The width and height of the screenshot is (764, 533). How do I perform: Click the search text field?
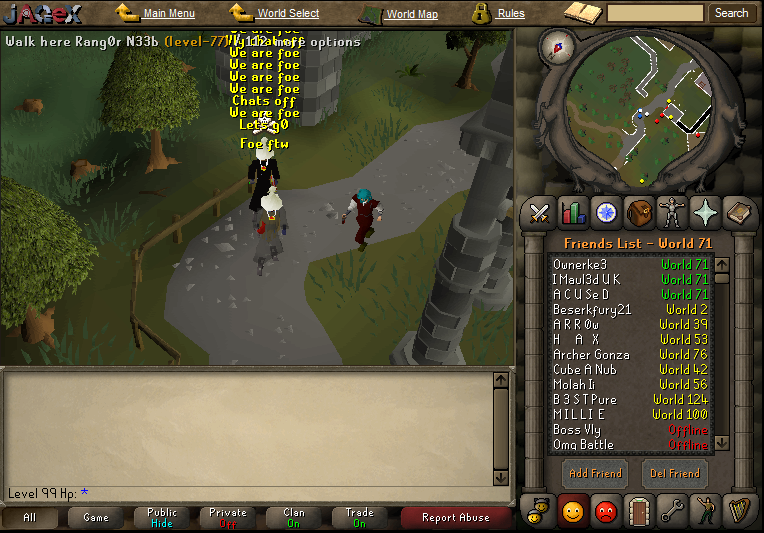[x=655, y=13]
